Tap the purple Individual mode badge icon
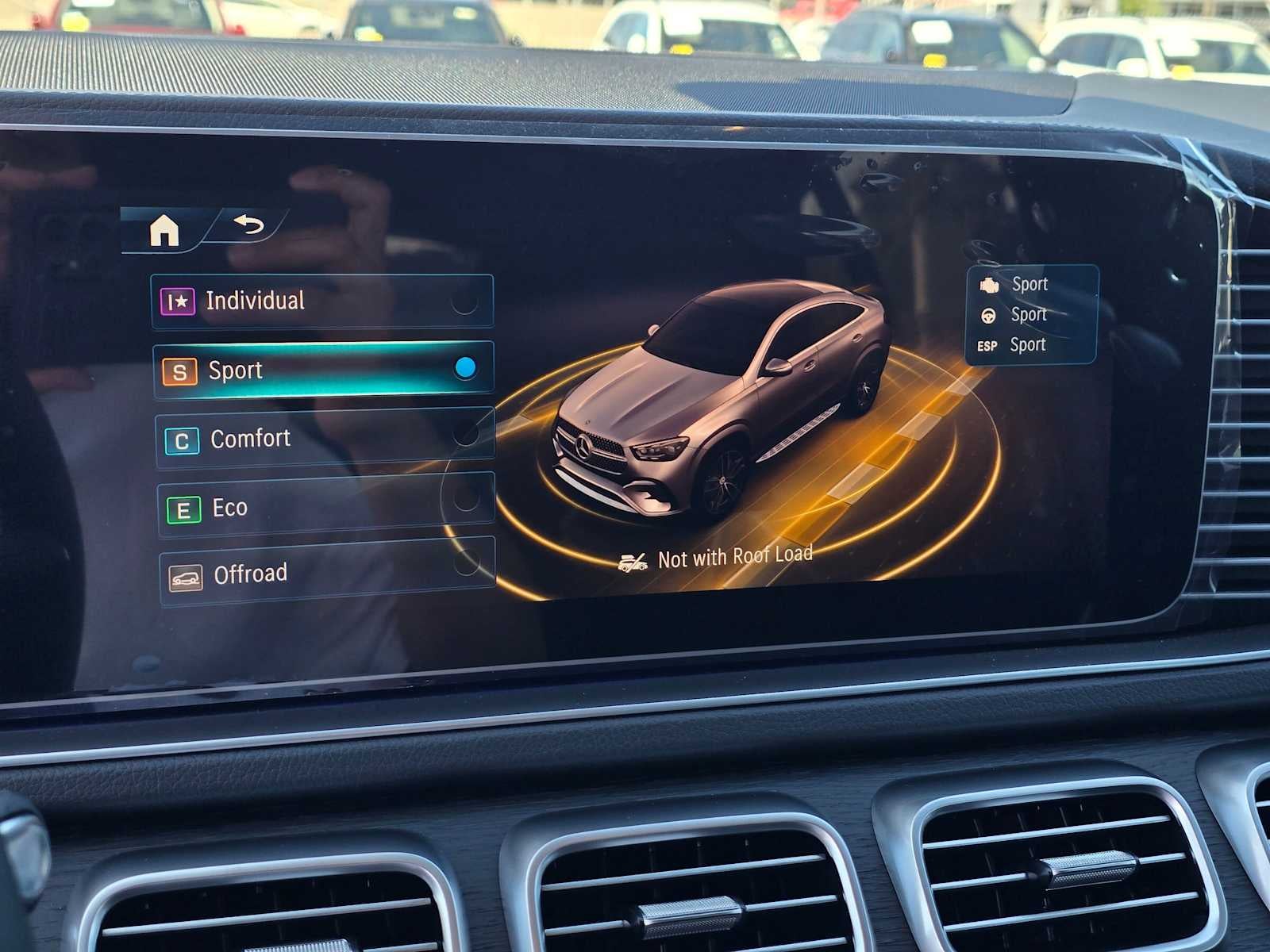The width and height of the screenshot is (1270, 952). pyautogui.click(x=181, y=301)
